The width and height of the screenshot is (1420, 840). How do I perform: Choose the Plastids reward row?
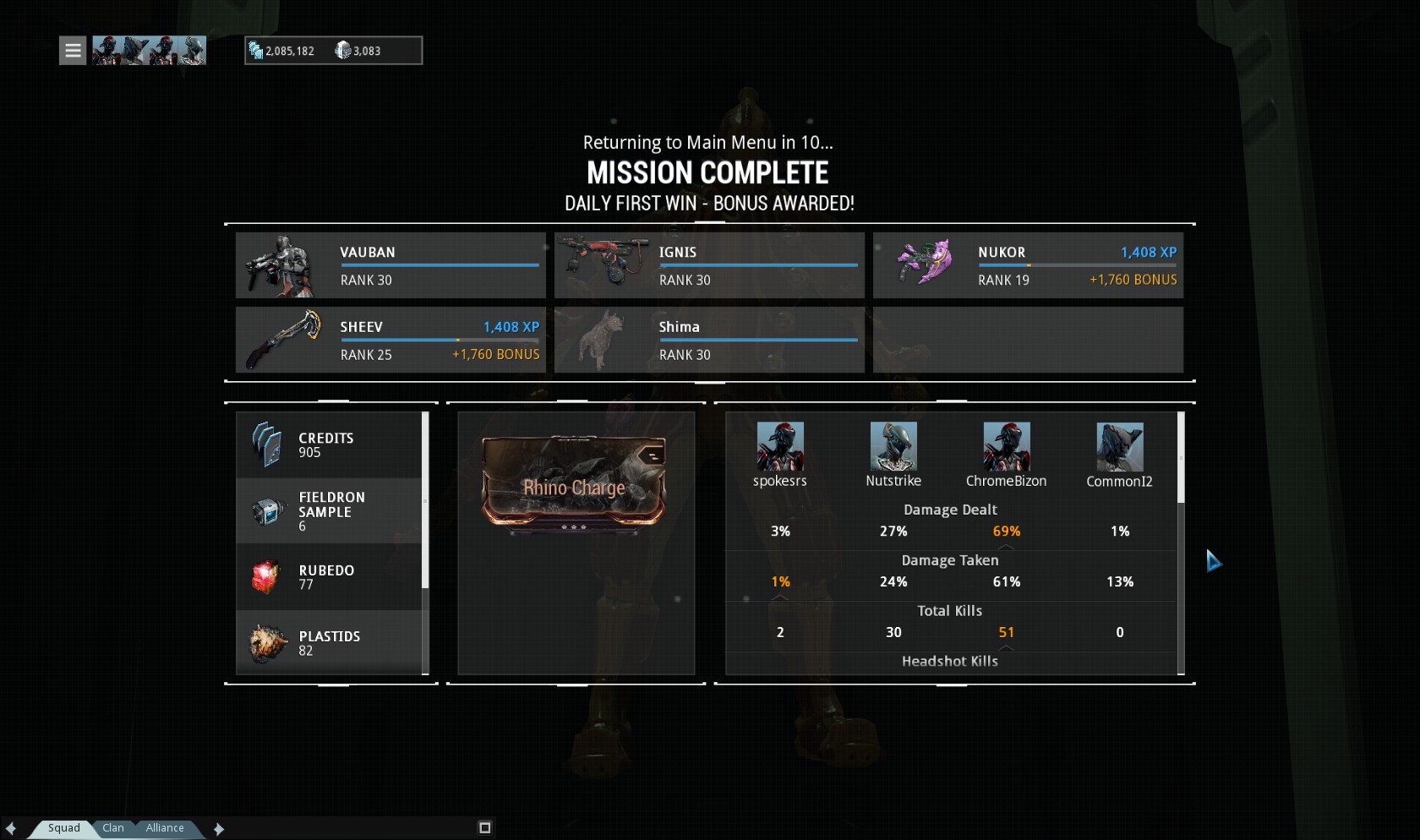pyautogui.click(x=329, y=643)
